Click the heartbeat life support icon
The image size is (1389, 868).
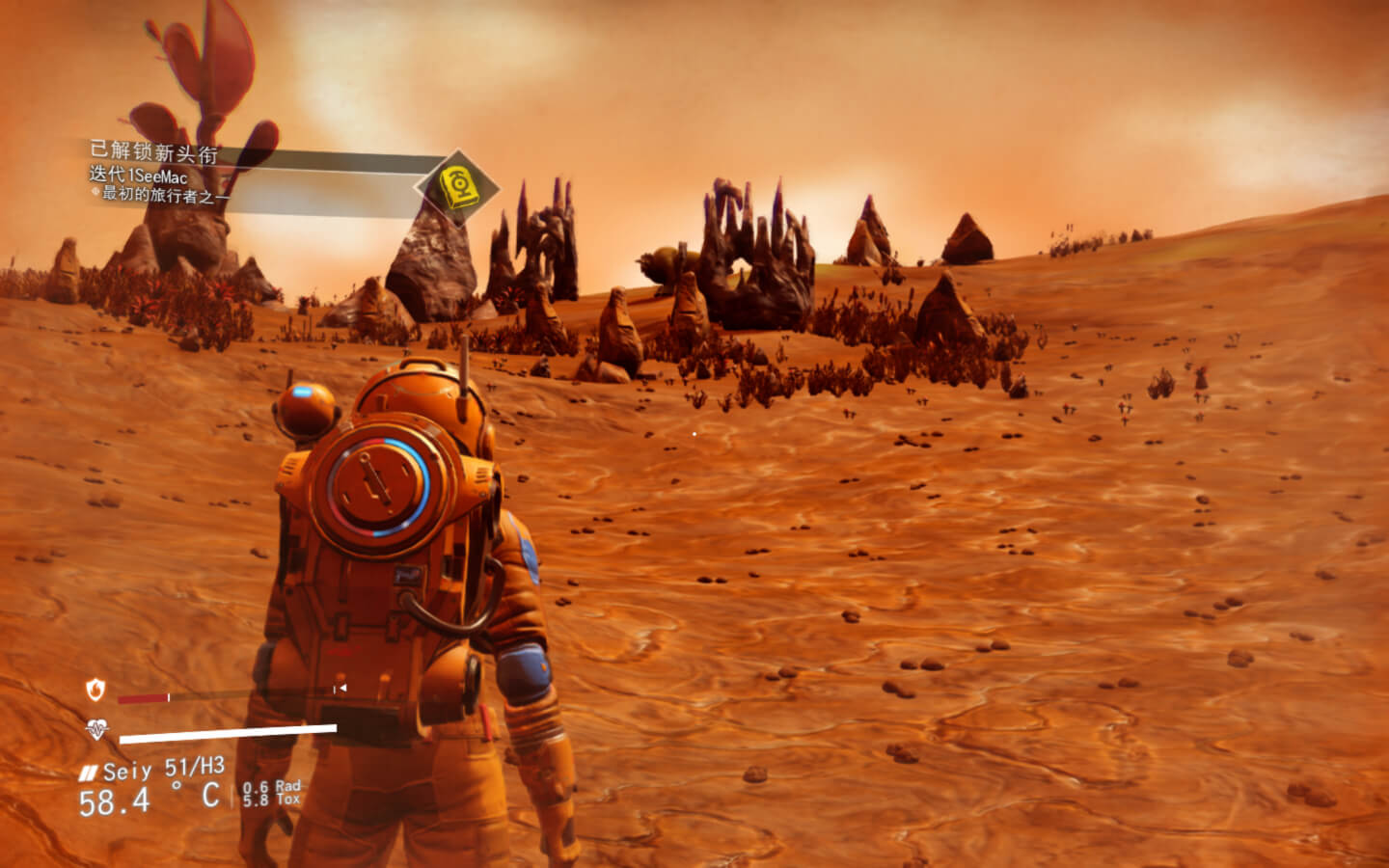[x=95, y=729]
